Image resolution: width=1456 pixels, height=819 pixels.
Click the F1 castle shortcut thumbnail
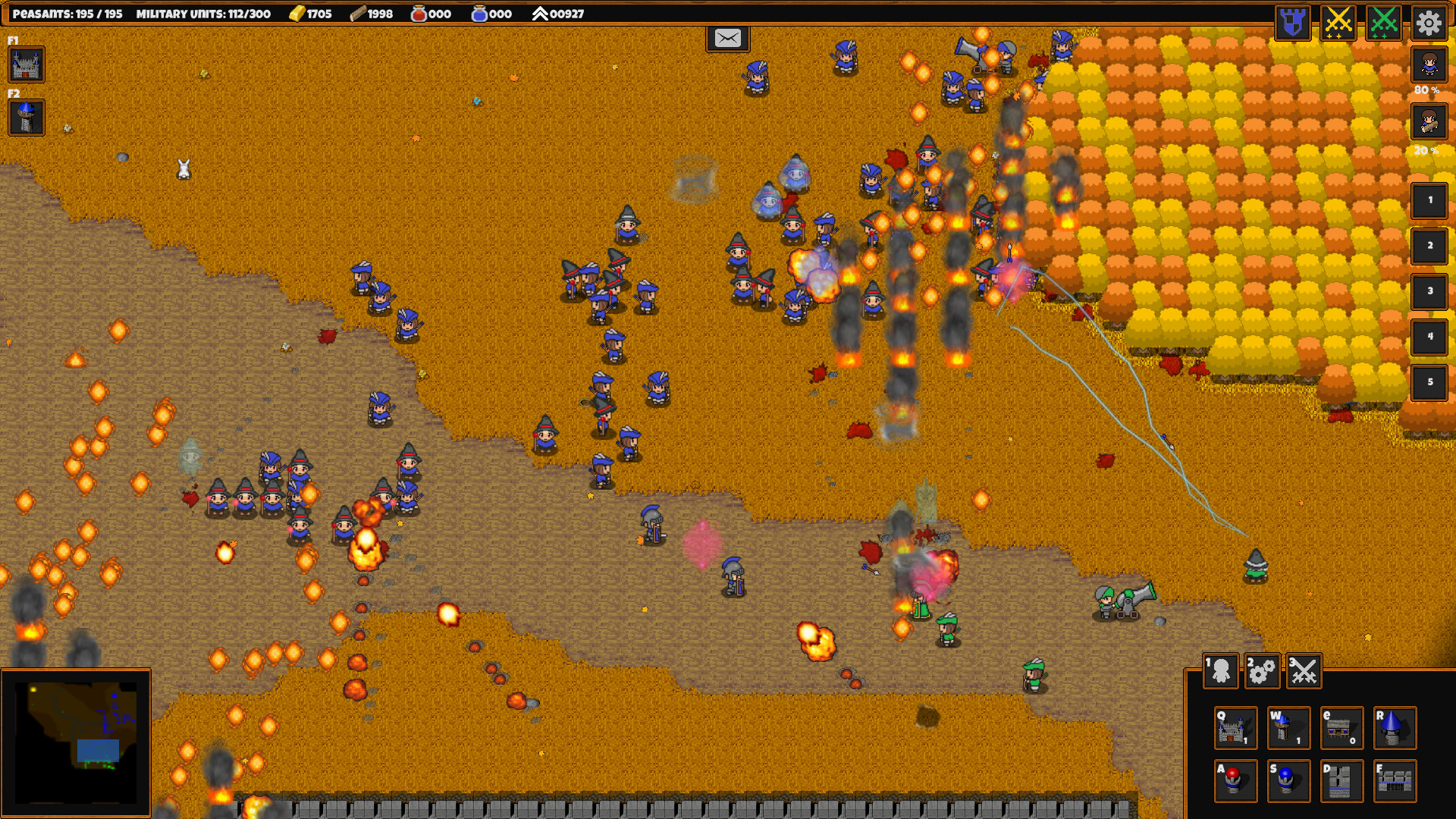27,65
